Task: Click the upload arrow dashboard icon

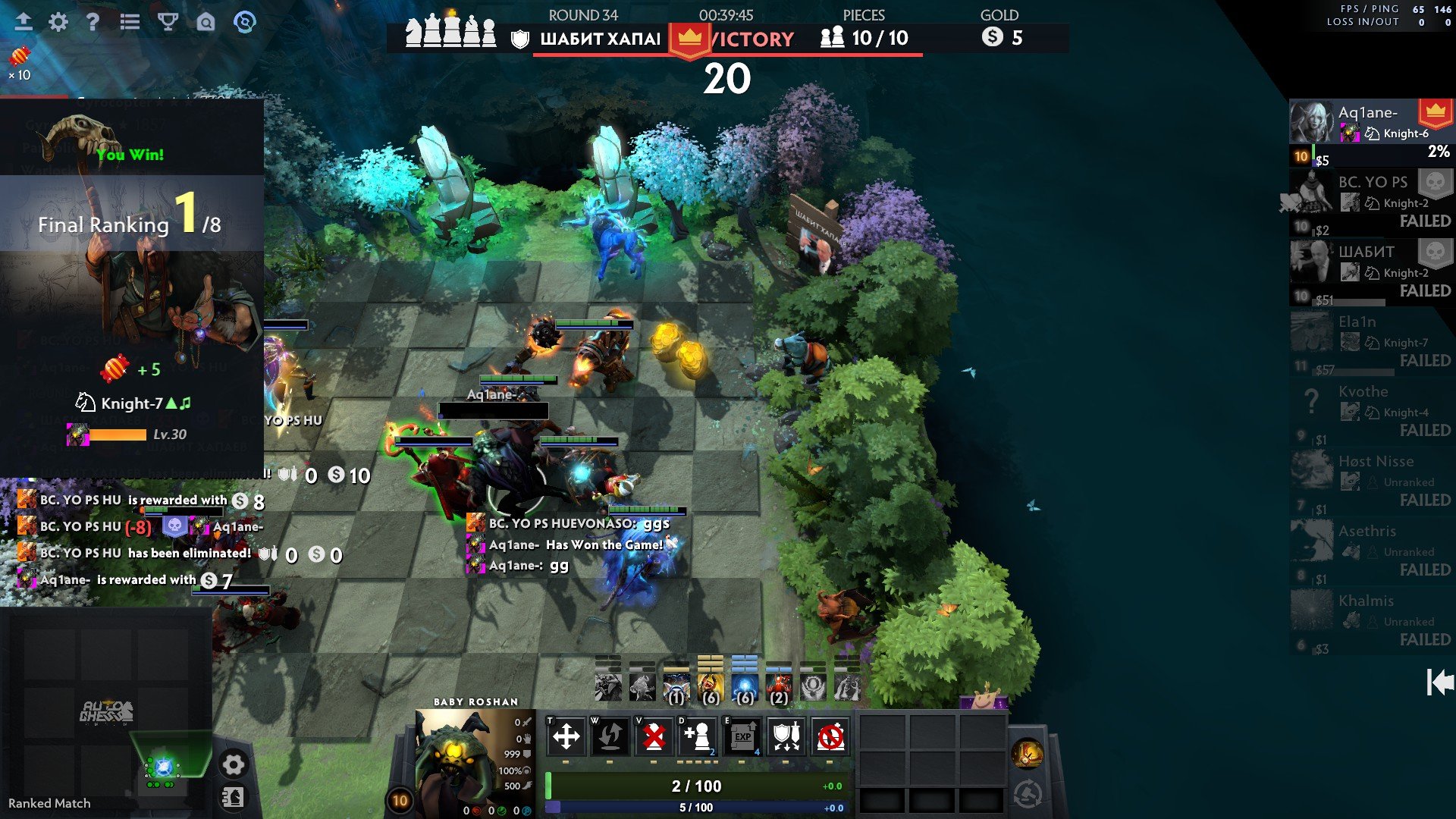Action: pos(24,22)
